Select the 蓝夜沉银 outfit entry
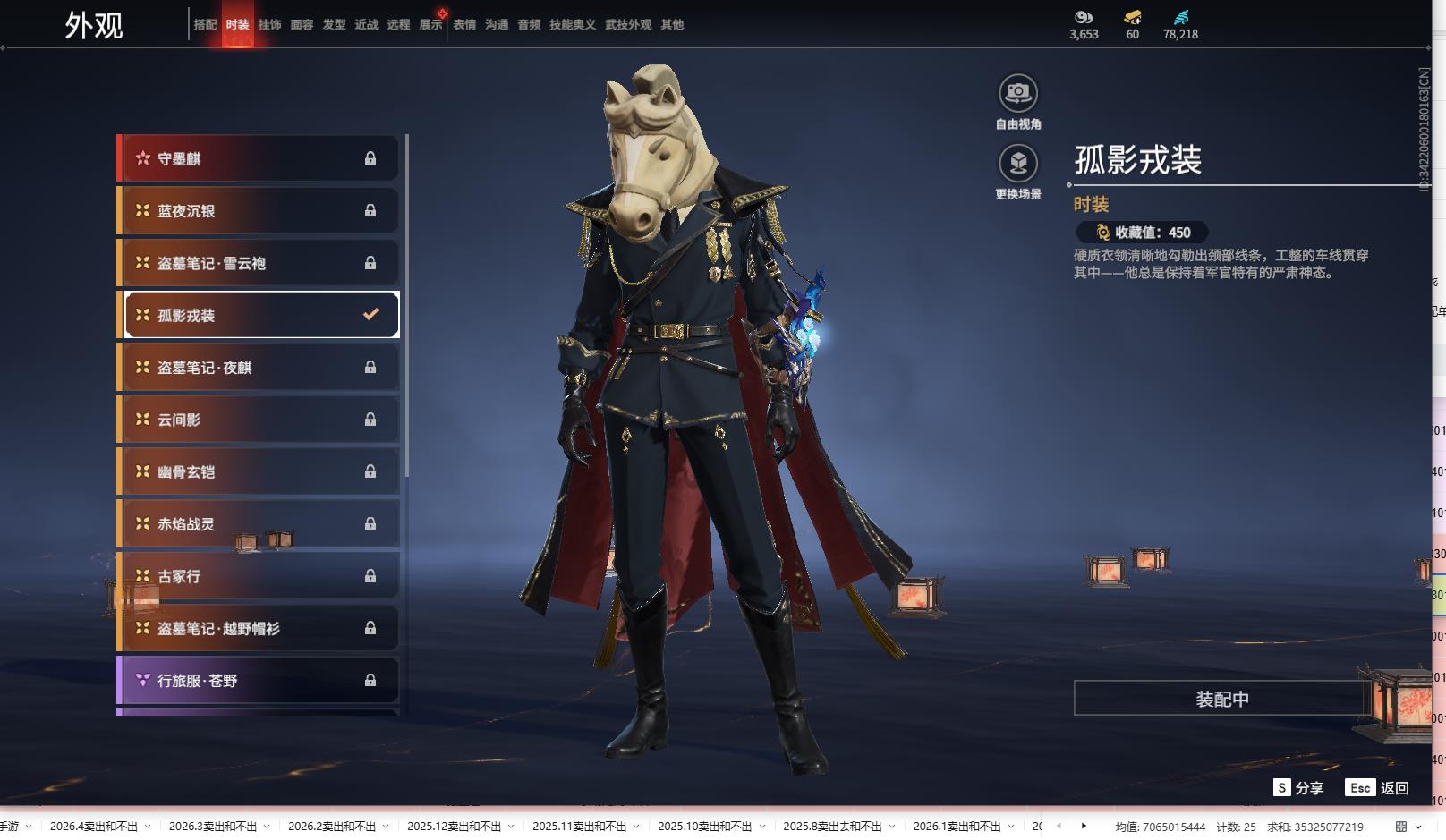The image size is (1446, 840). click(258, 211)
